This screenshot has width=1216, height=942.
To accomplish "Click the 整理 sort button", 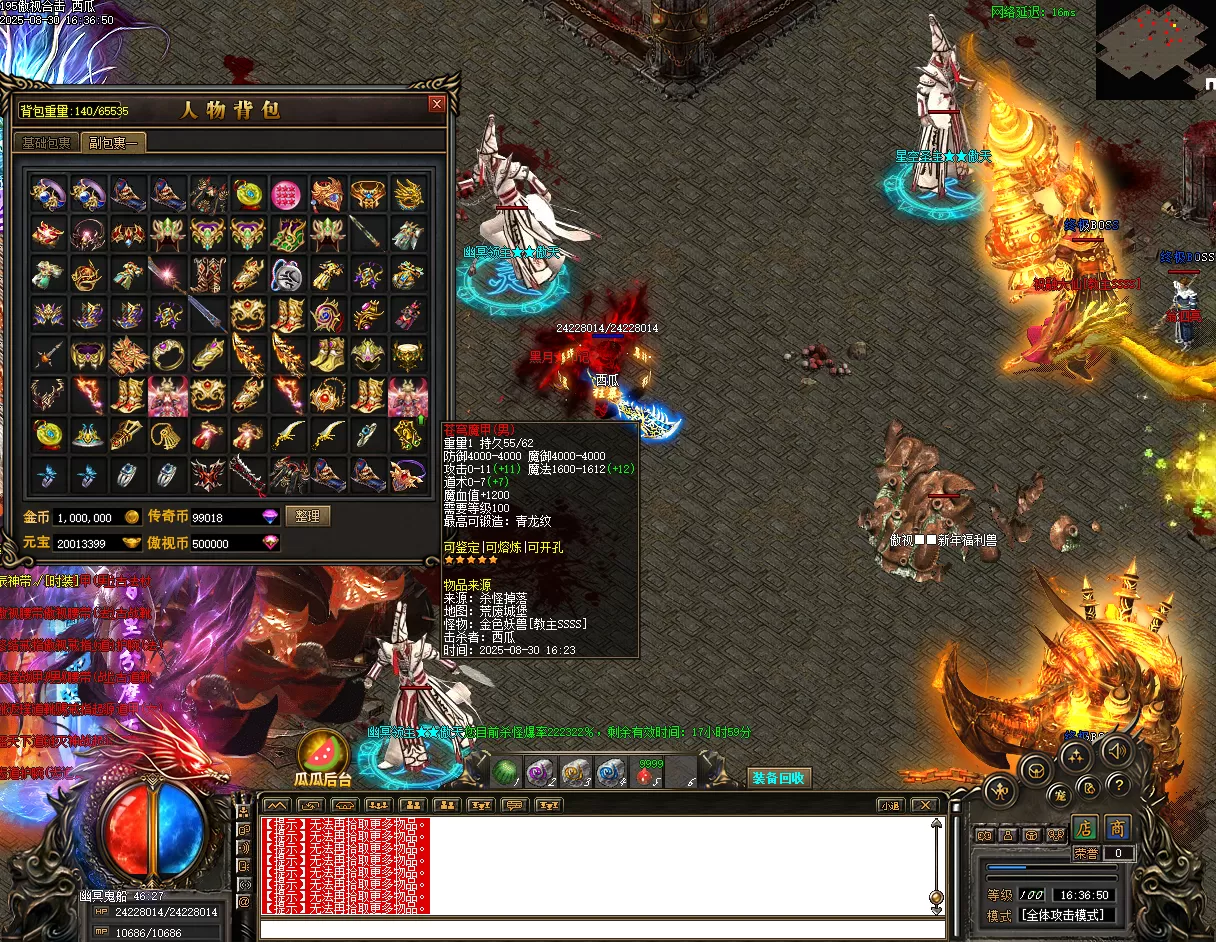I will [308, 516].
